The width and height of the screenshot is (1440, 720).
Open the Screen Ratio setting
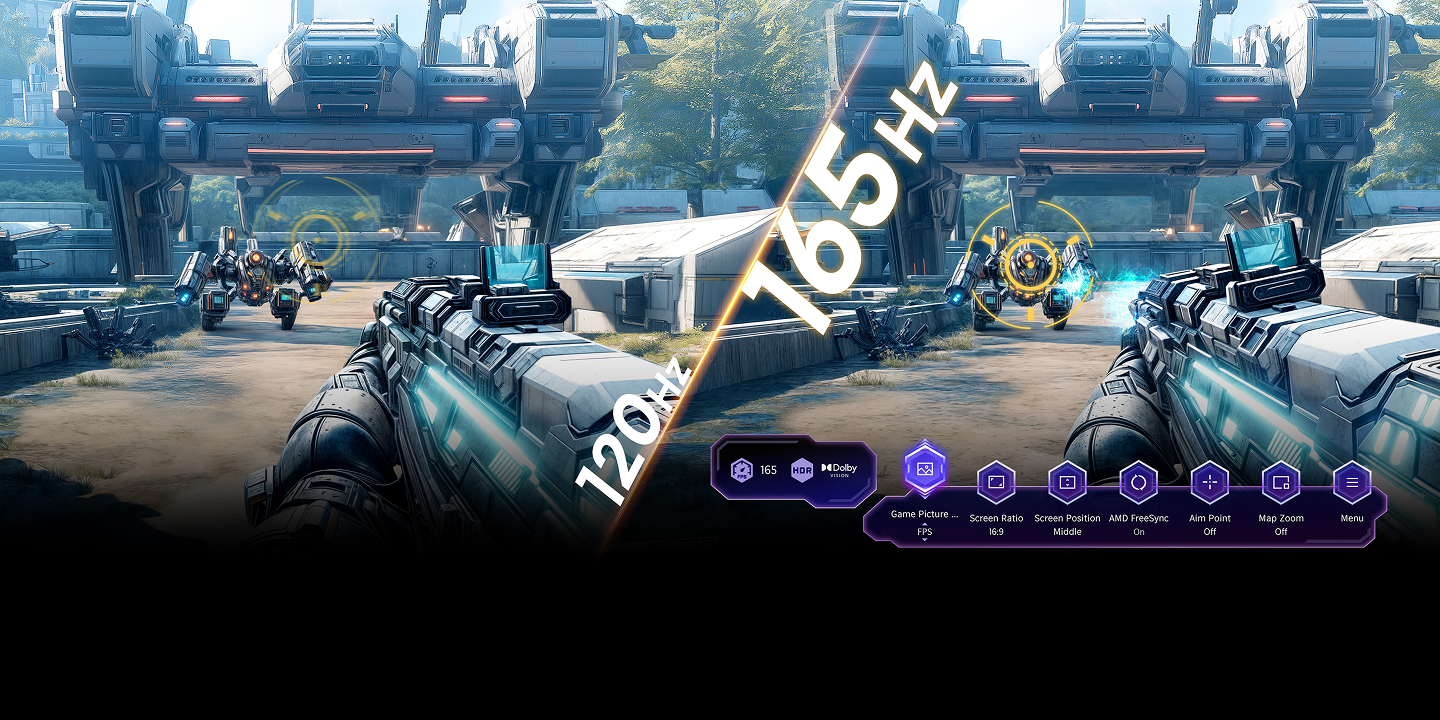996,483
